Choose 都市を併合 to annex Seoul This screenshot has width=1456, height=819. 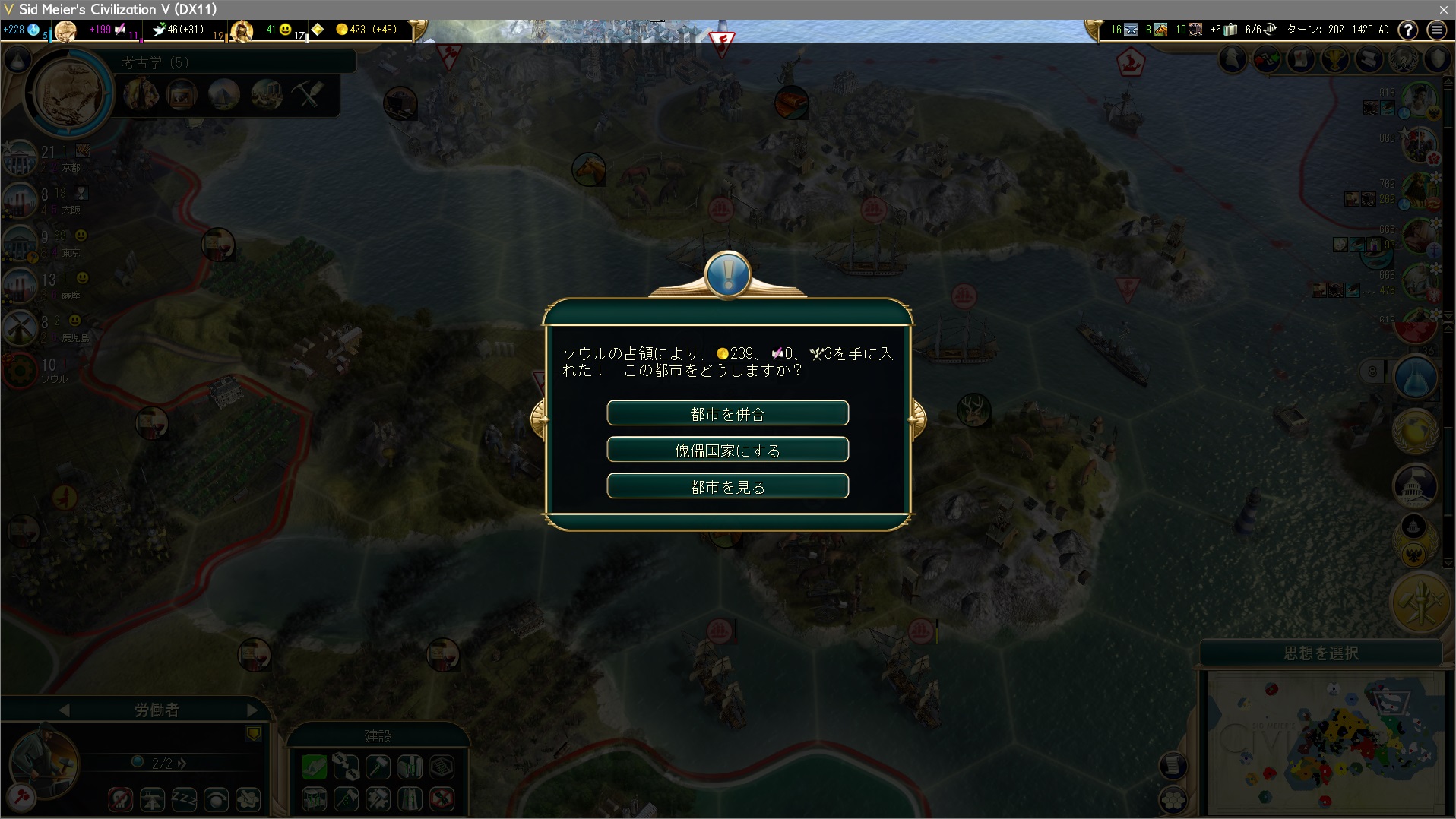point(727,413)
